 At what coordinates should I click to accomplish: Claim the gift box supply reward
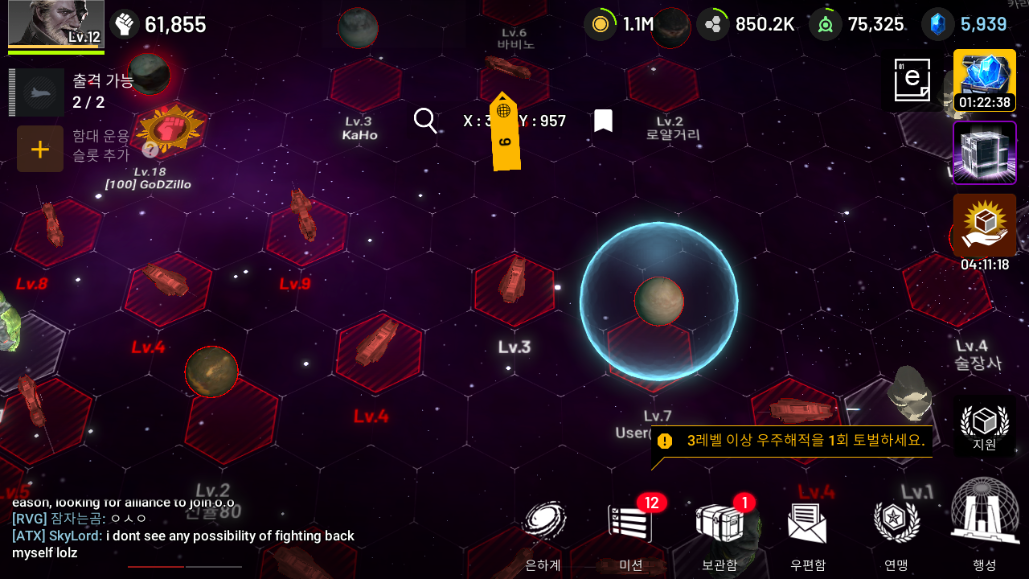(984, 226)
